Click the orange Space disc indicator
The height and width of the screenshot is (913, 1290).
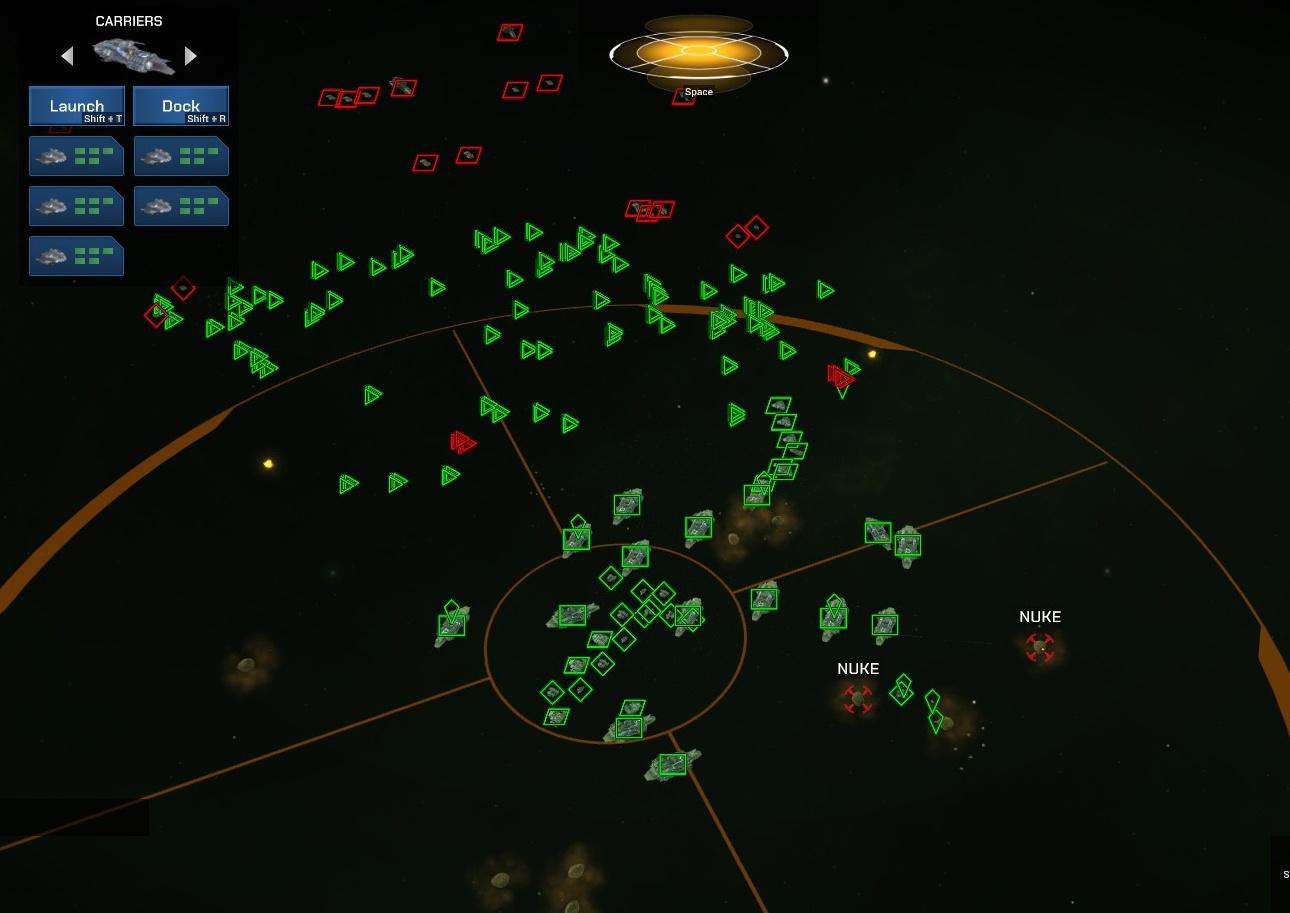[x=698, y=52]
